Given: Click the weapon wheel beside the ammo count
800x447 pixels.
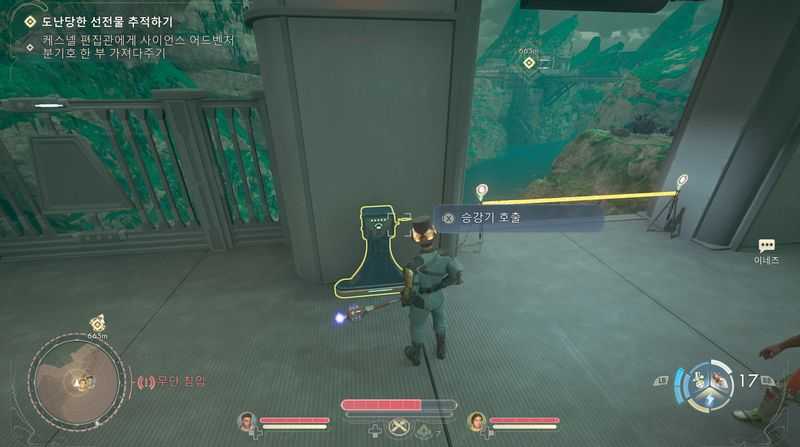Looking at the screenshot, I should (x=710, y=384).
